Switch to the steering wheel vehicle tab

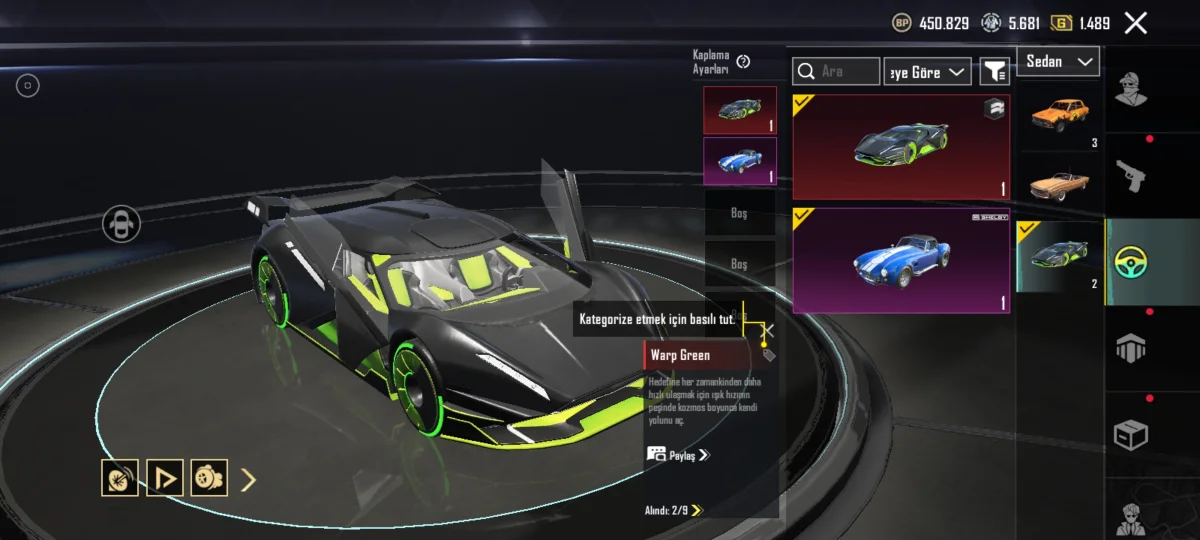click(x=1131, y=262)
